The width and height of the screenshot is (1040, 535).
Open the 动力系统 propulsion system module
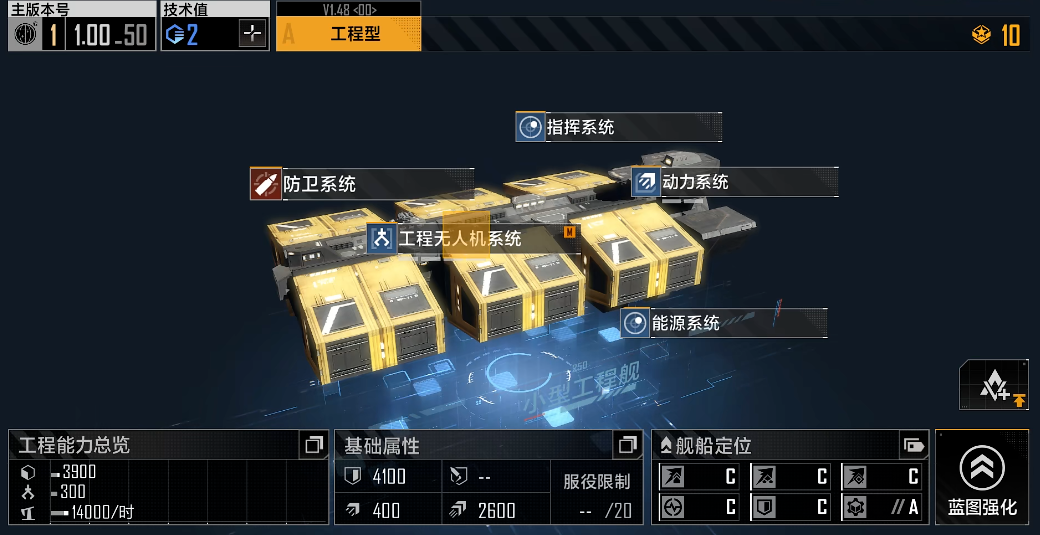(733, 182)
